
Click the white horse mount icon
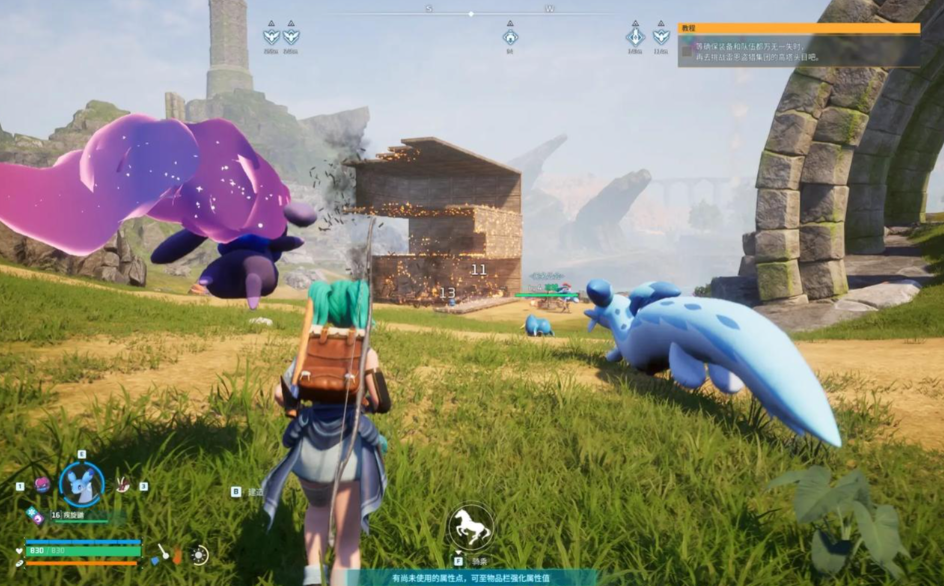pos(470,526)
